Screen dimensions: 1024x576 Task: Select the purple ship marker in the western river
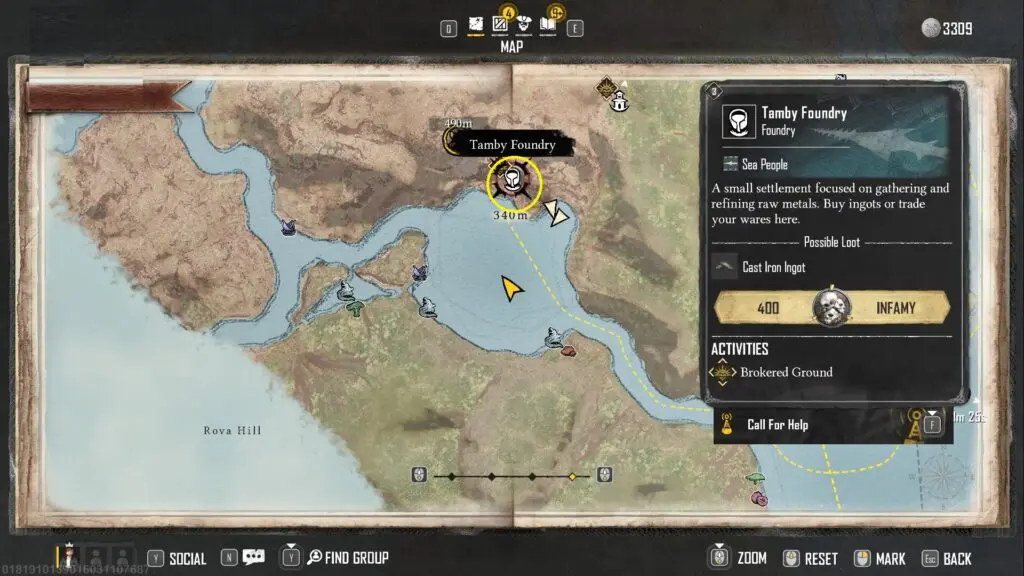[x=289, y=227]
